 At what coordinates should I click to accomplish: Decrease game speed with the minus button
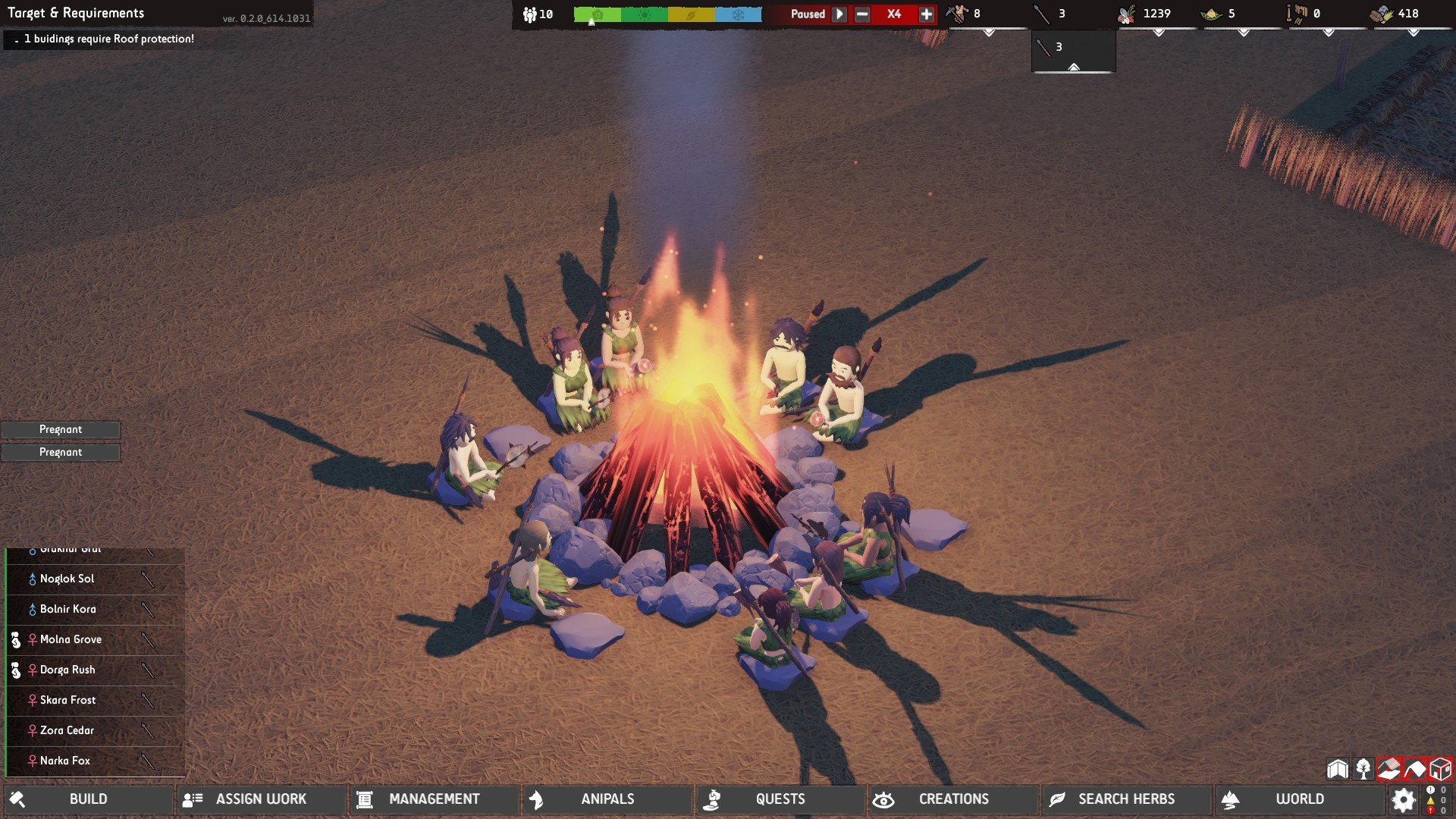coord(862,14)
